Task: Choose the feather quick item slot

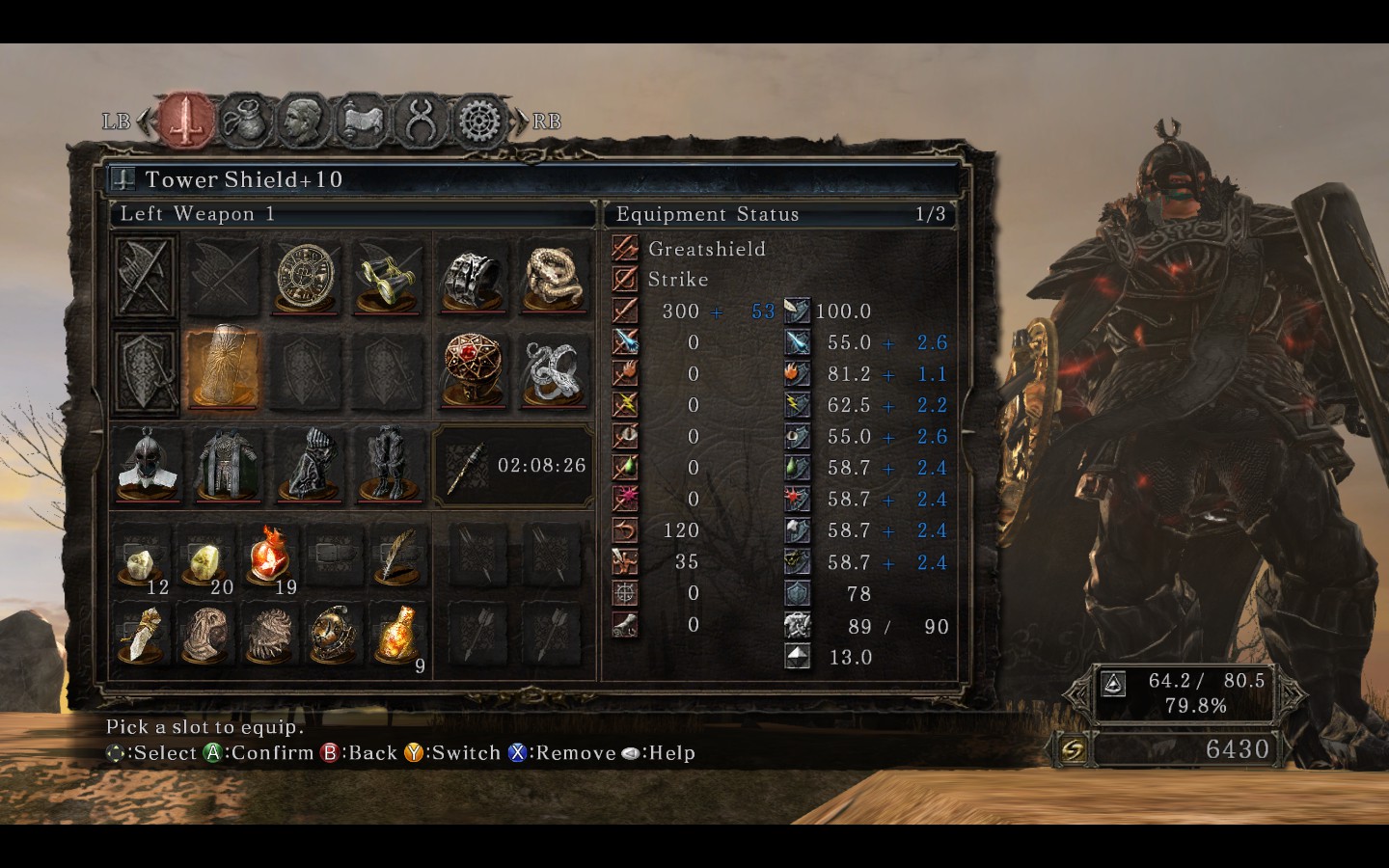Action: click(397, 557)
